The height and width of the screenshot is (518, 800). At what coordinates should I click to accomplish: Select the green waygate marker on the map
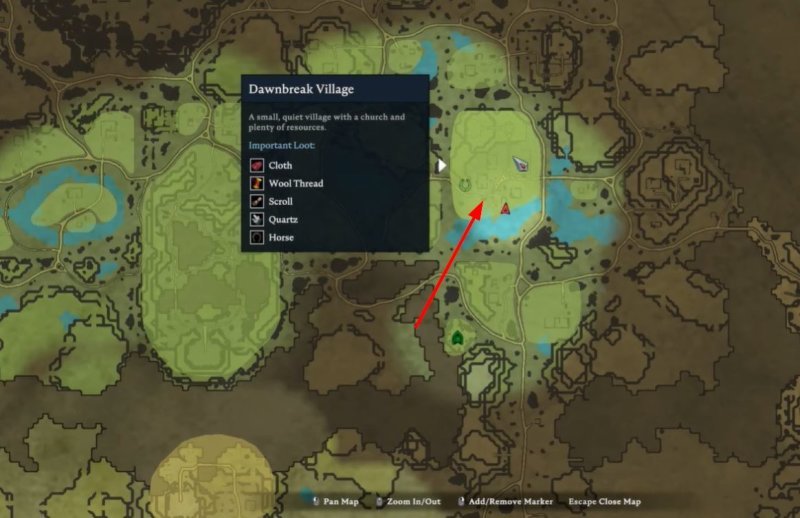point(457,338)
